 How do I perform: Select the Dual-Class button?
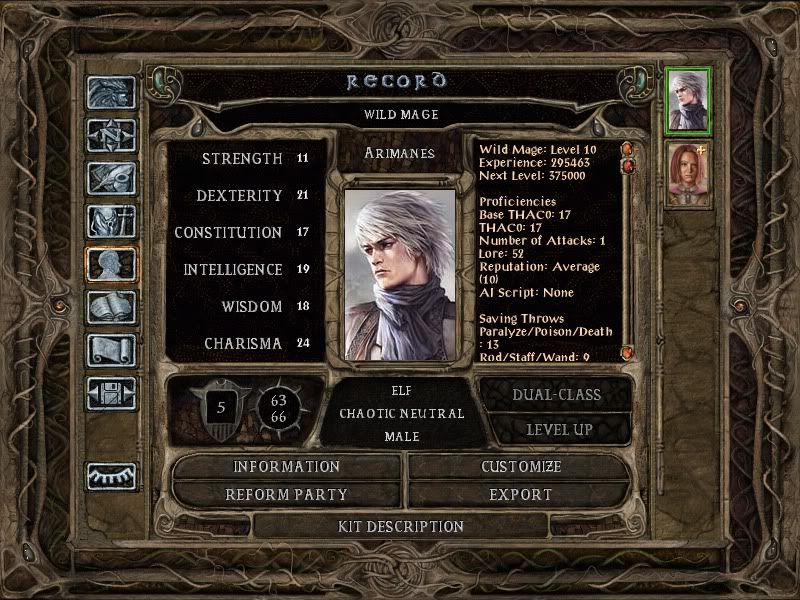556,394
